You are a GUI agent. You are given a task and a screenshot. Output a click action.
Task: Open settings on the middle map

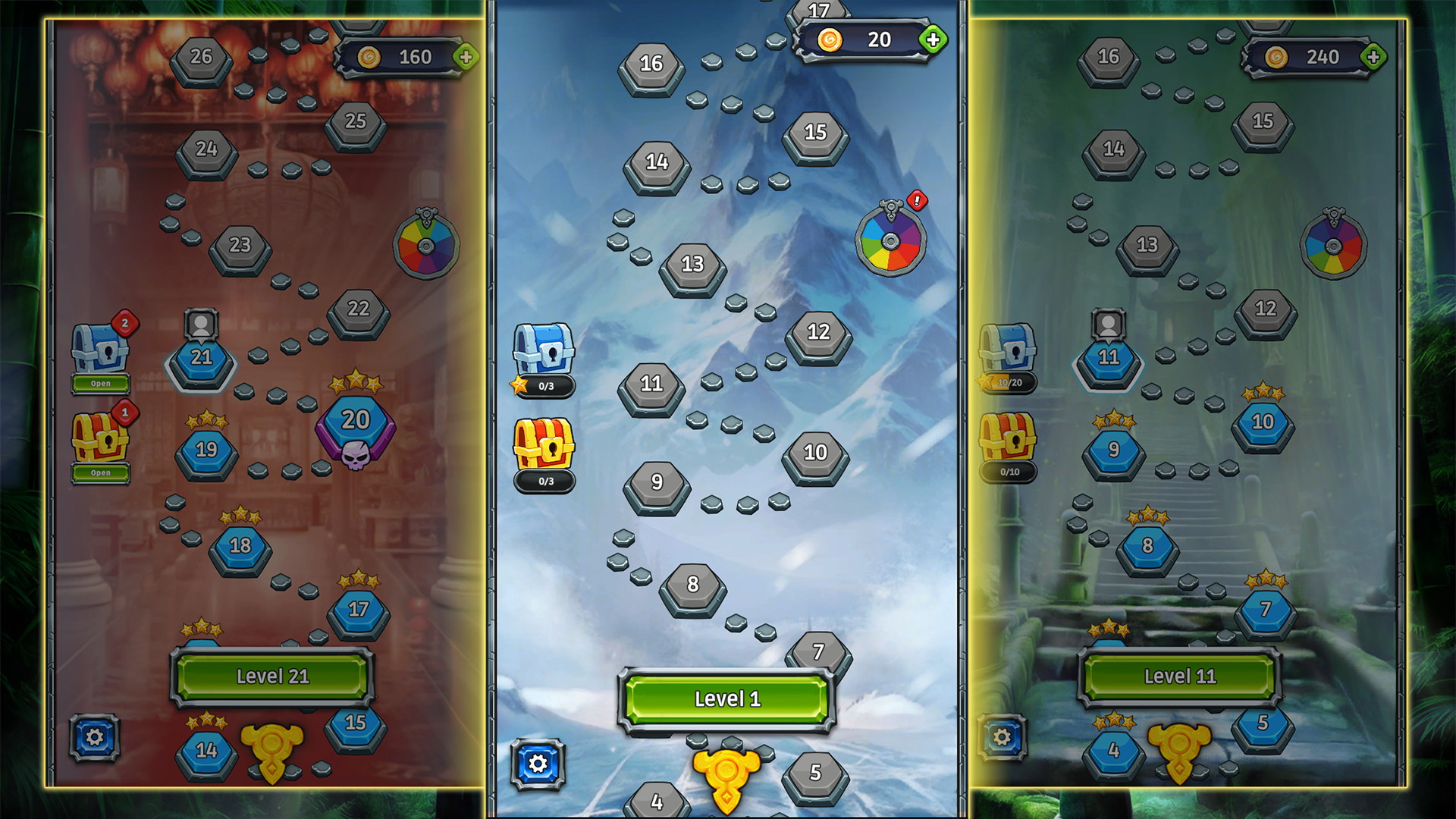point(538,766)
